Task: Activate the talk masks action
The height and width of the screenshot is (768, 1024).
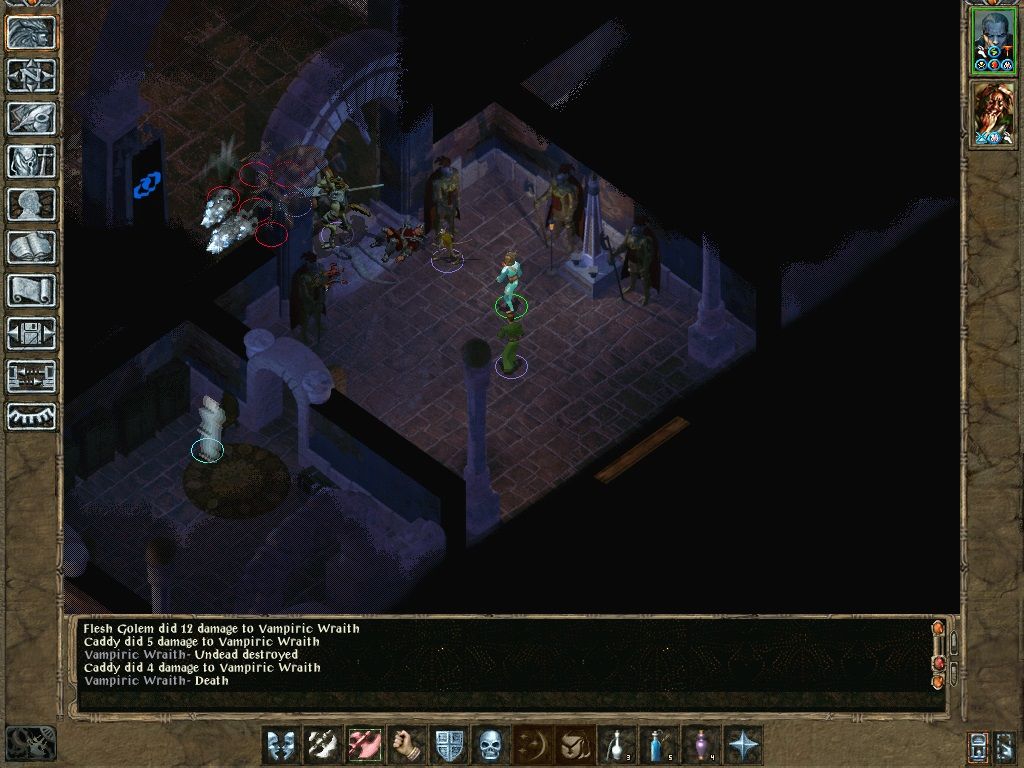Action: click(x=282, y=745)
